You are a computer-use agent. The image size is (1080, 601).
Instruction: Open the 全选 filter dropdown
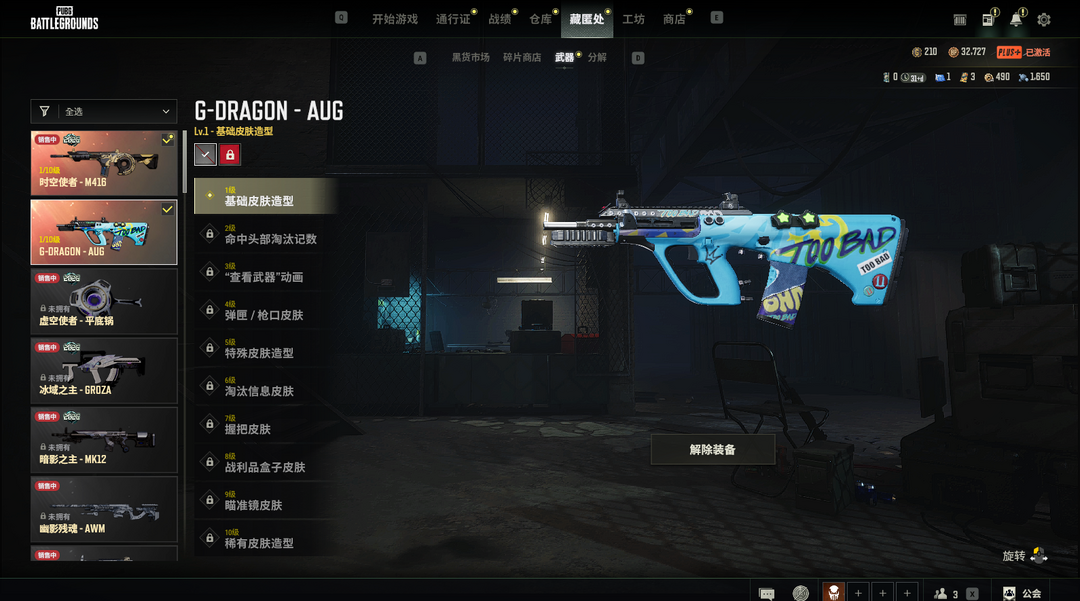[104, 112]
